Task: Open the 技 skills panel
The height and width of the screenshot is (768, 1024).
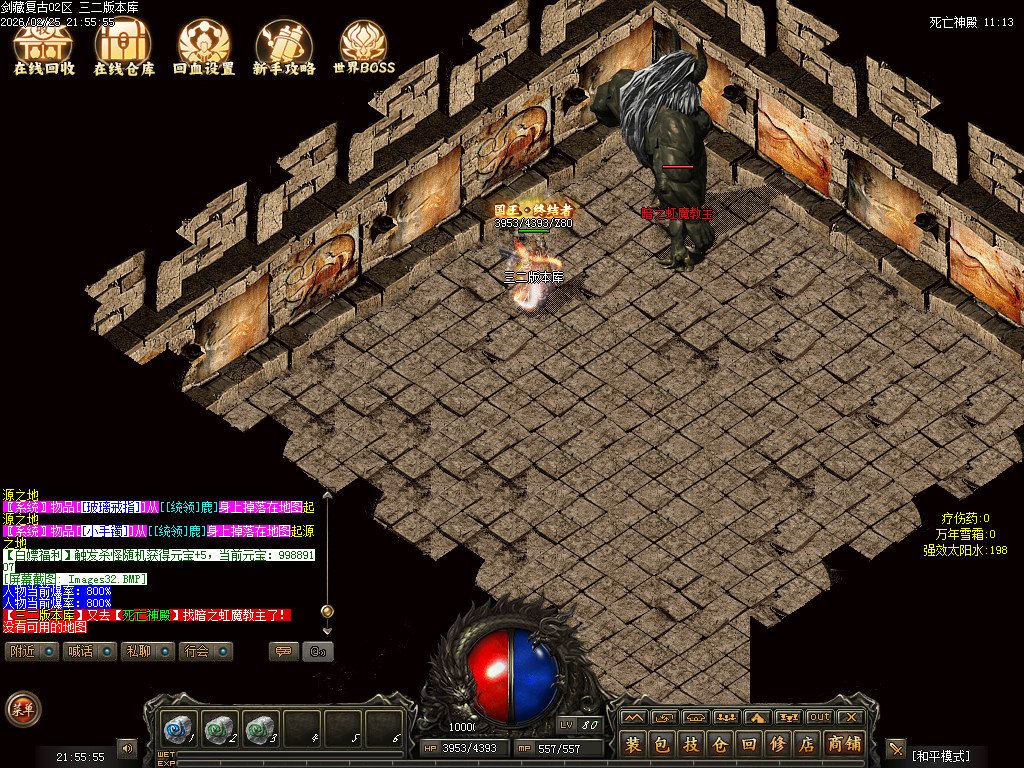Action: tap(690, 744)
